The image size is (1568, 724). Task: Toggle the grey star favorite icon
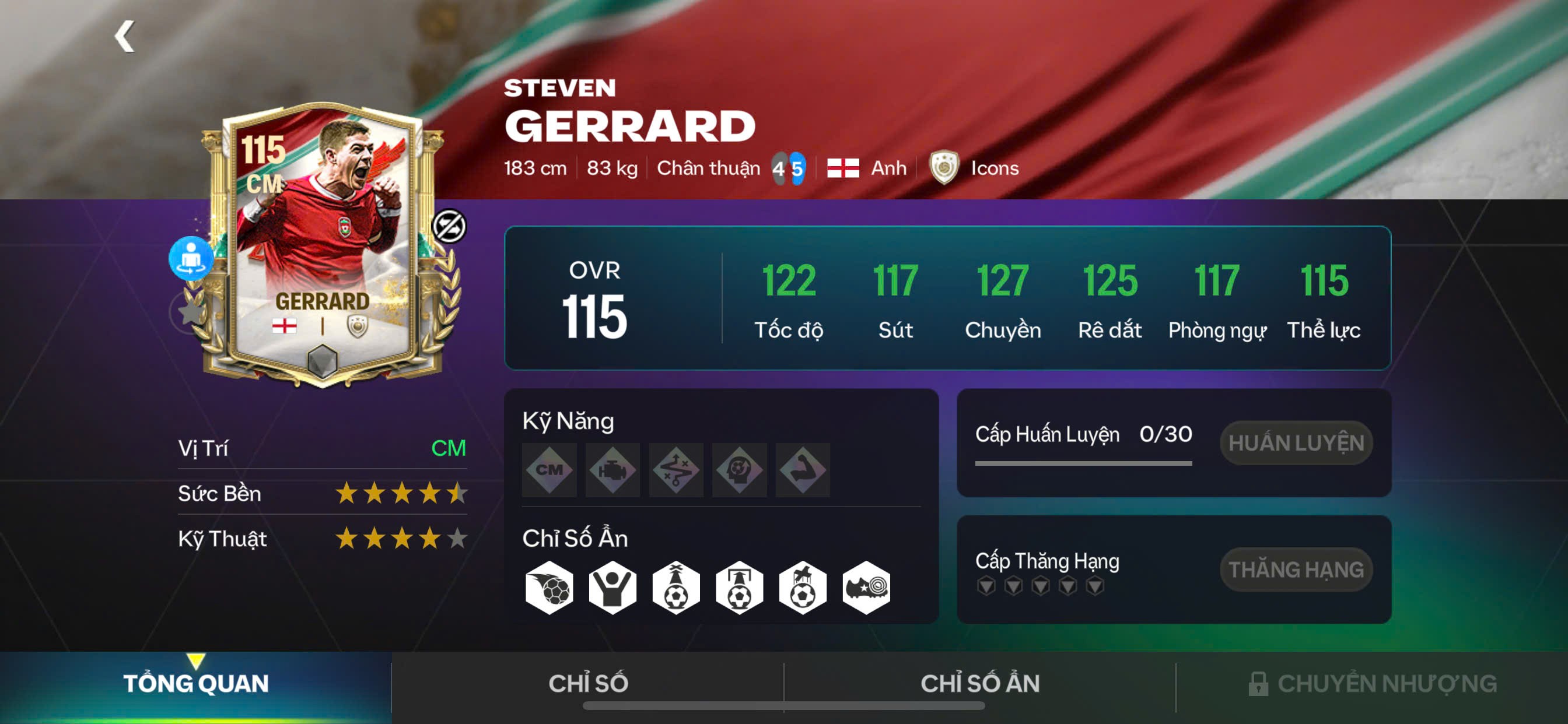click(x=190, y=312)
